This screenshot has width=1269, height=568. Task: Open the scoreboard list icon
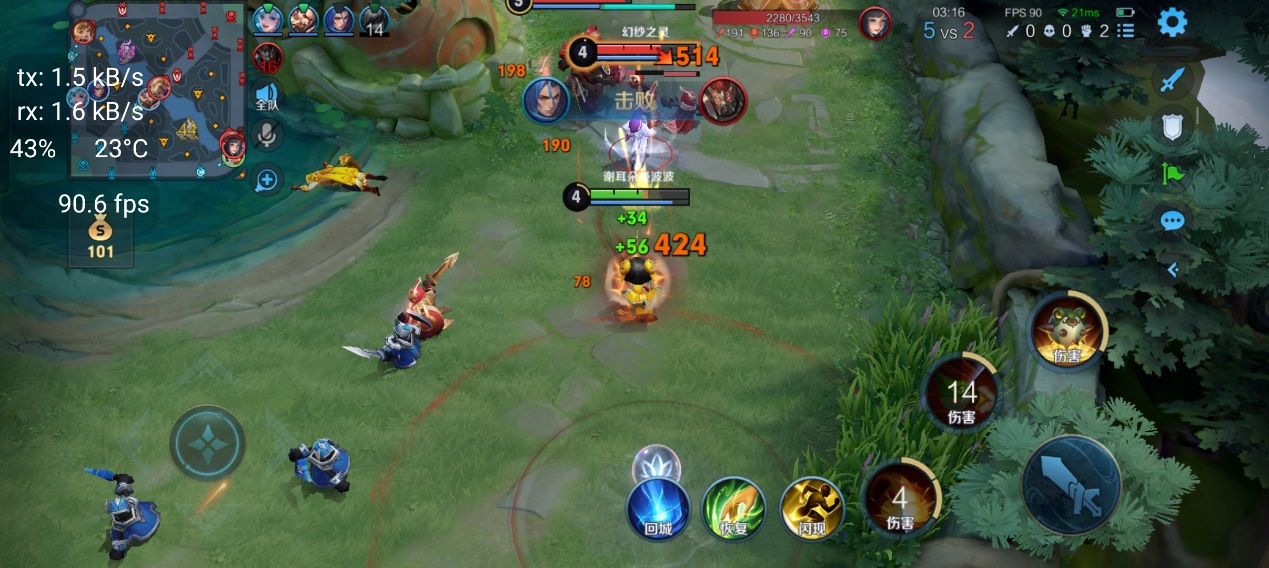click(1126, 31)
